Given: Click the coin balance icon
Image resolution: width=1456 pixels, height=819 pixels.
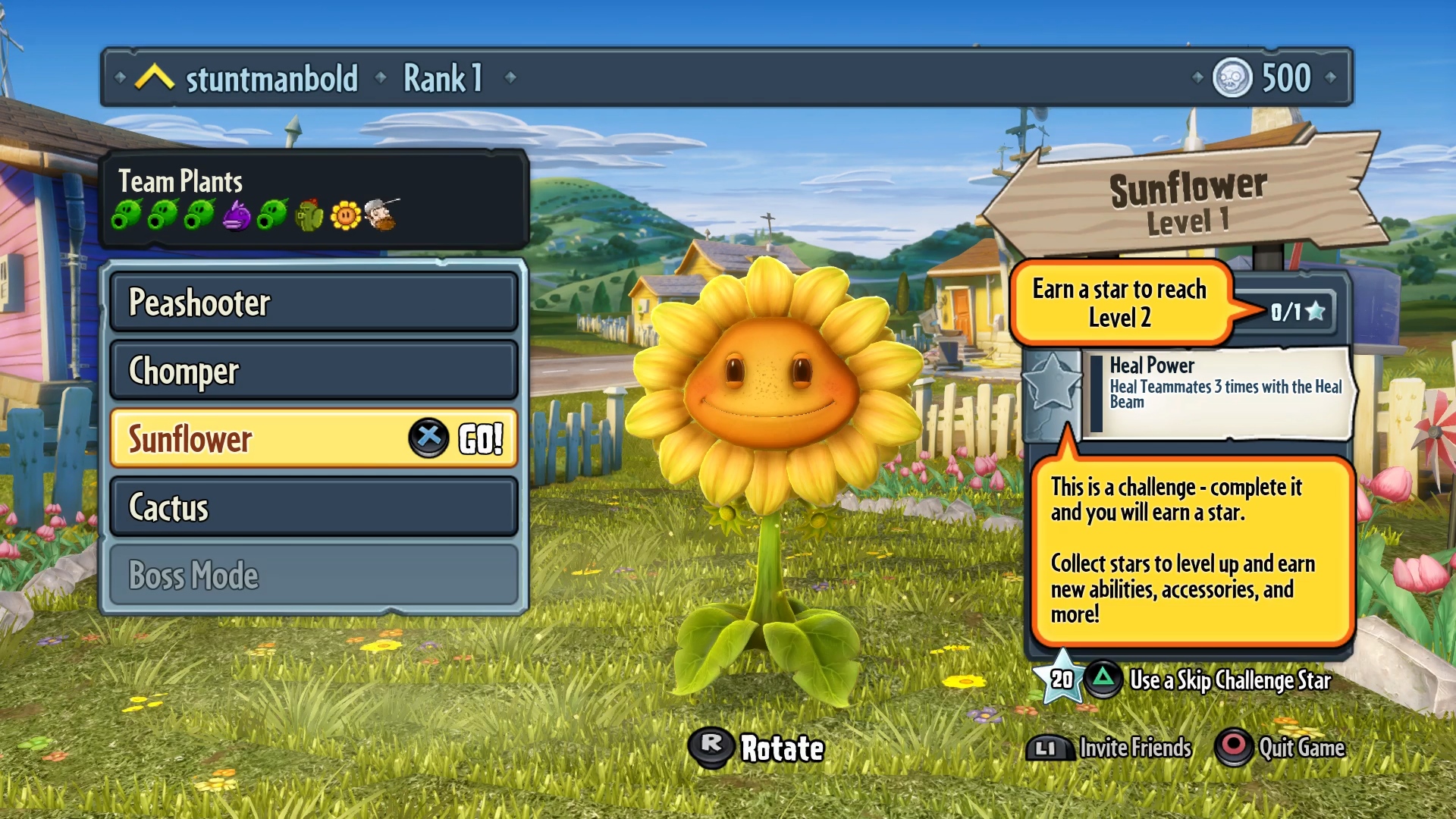Looking at the screenshot, I should pos(1232,77).
